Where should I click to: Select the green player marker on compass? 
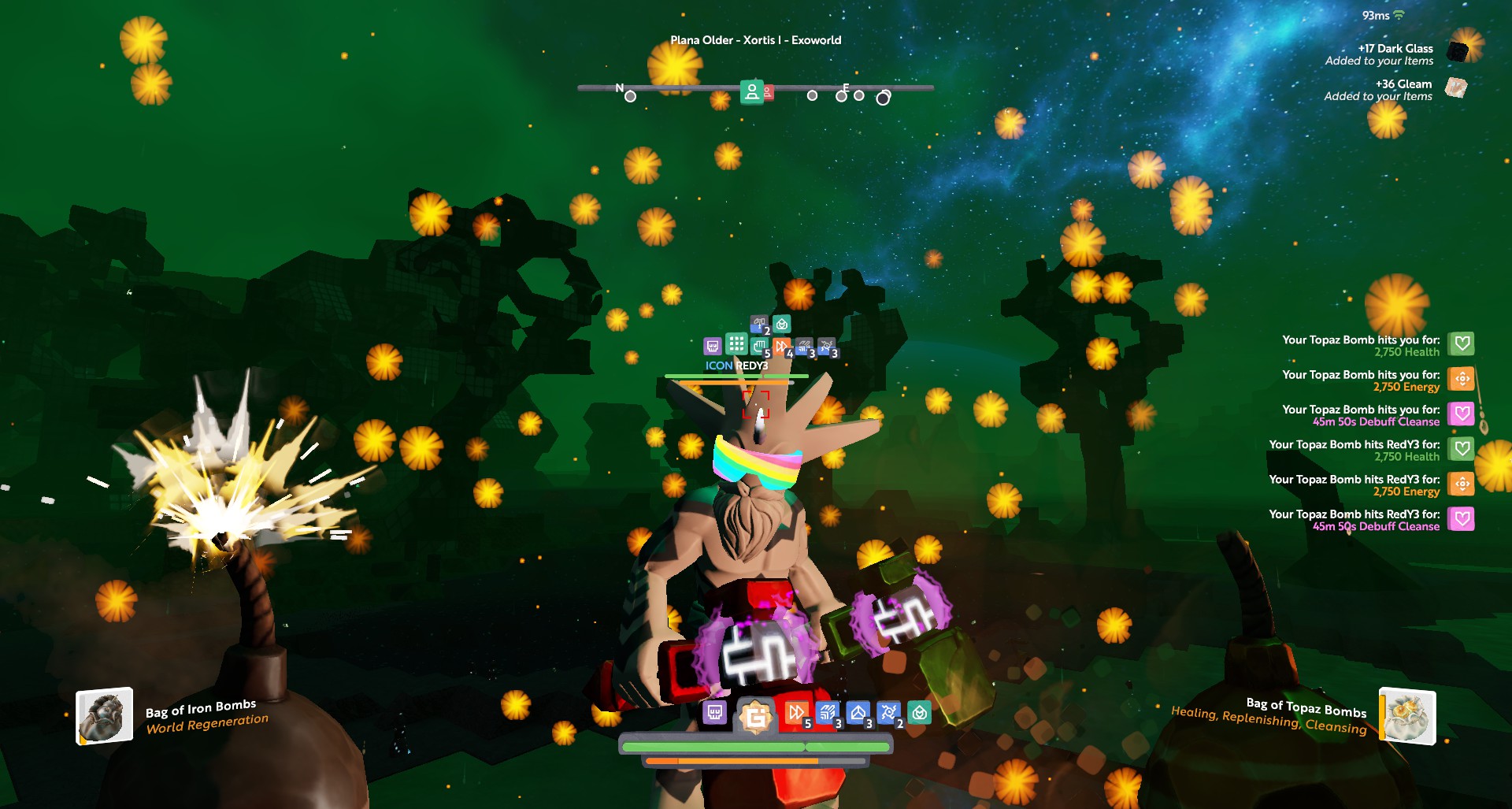pyautogui.click(x=751, y=92)
